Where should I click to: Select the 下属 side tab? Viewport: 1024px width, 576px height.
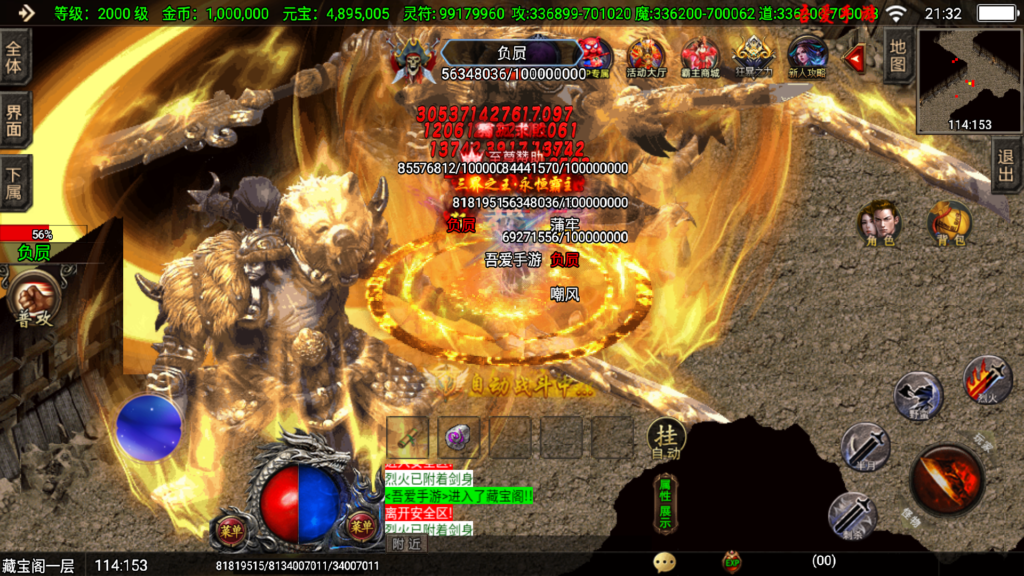[x=15, y=182]
